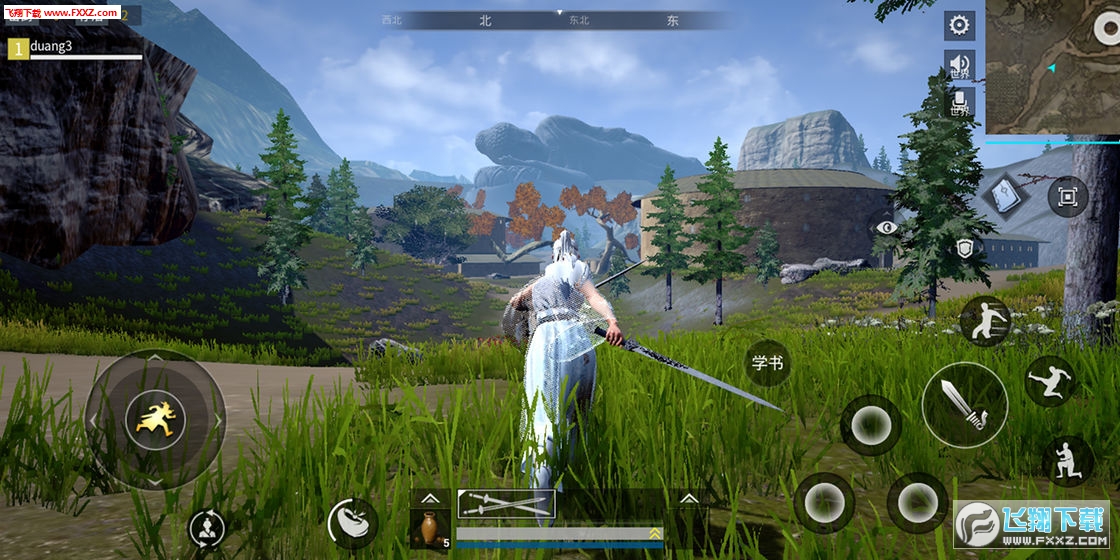Perform the flying kick jump
The height and width of the screenshot is (560, 1120).
coord(1050,381)
